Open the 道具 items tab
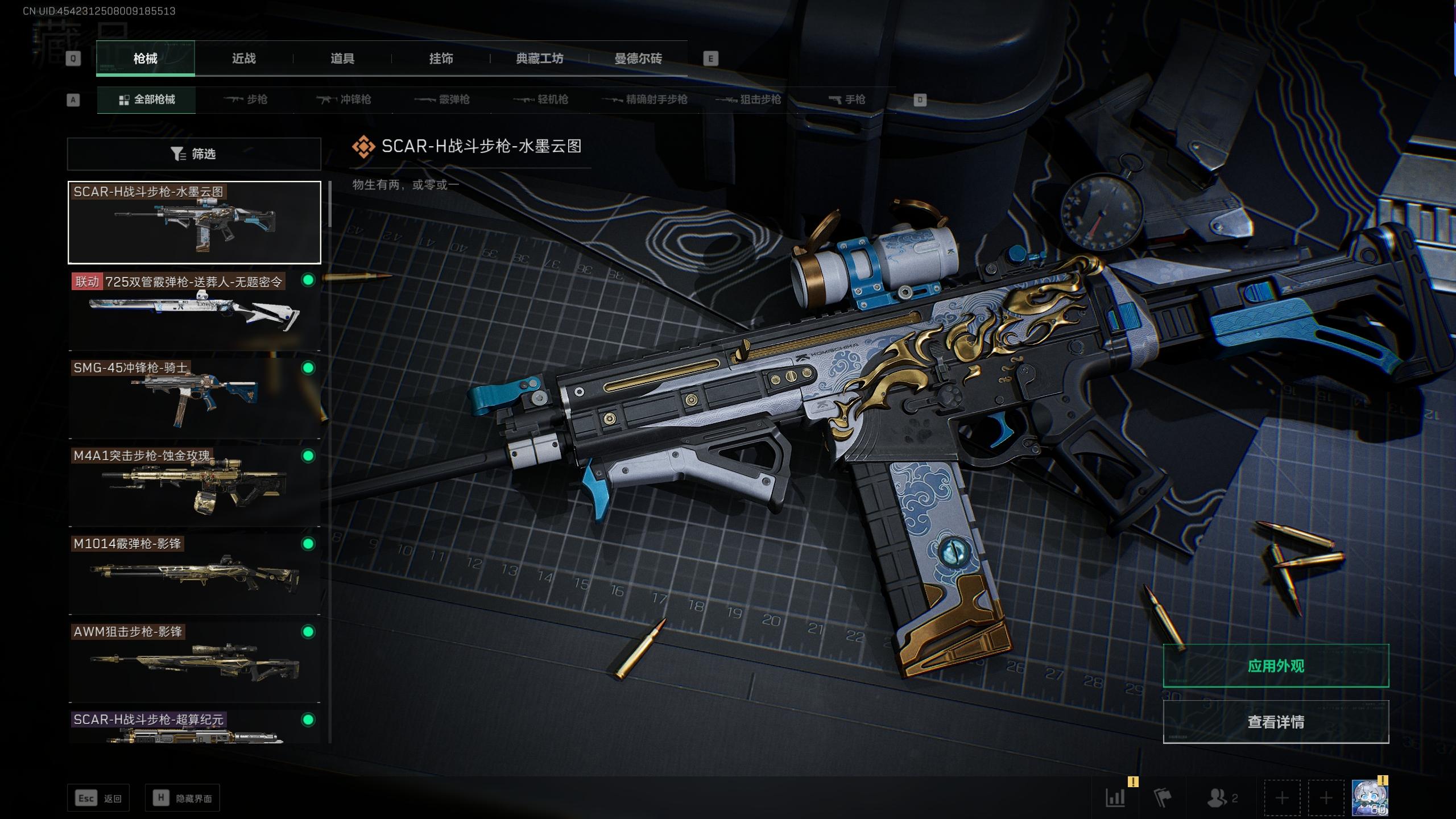 click(342, 59)
